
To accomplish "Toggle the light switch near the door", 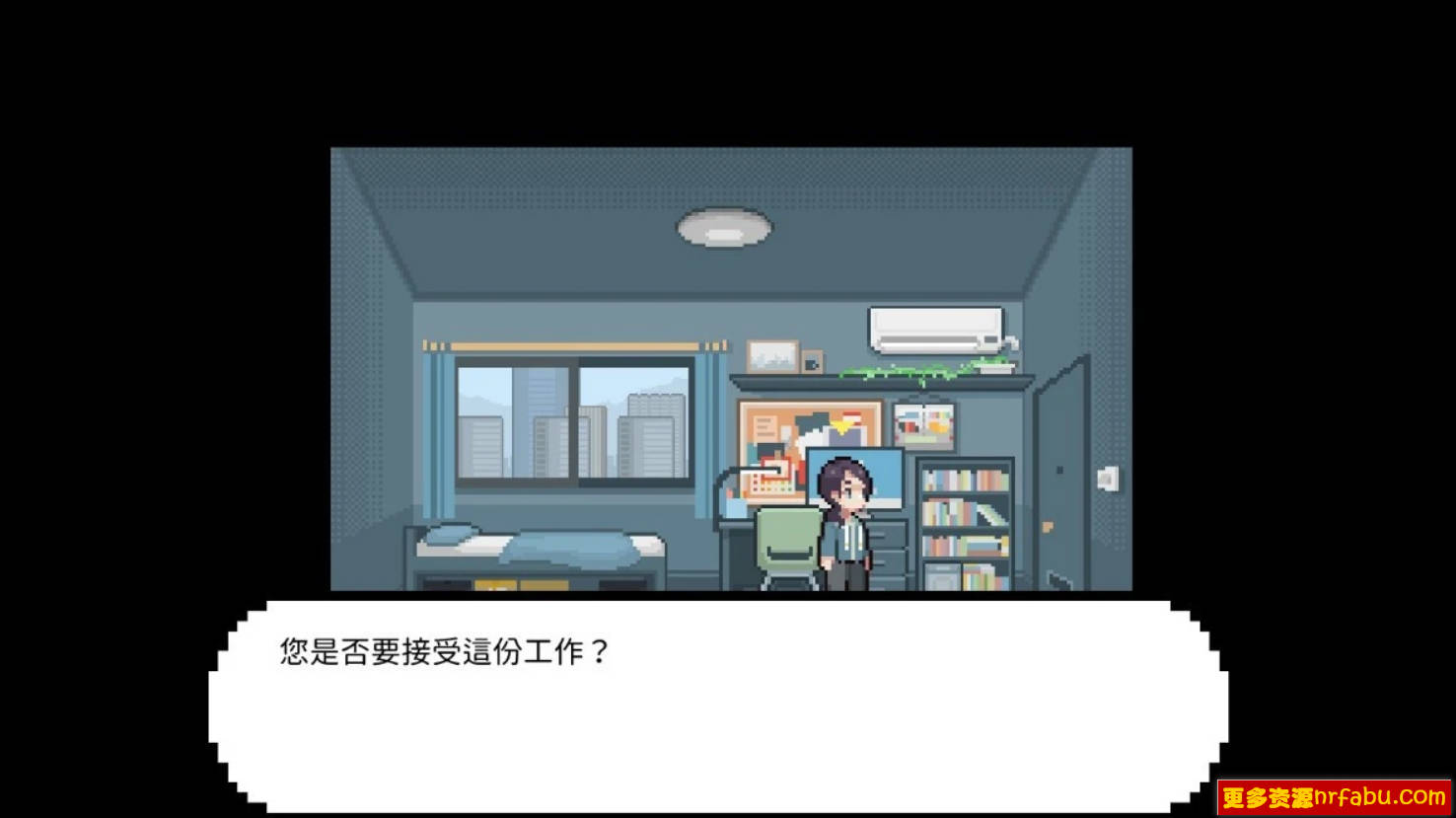I will point(1107,477).
